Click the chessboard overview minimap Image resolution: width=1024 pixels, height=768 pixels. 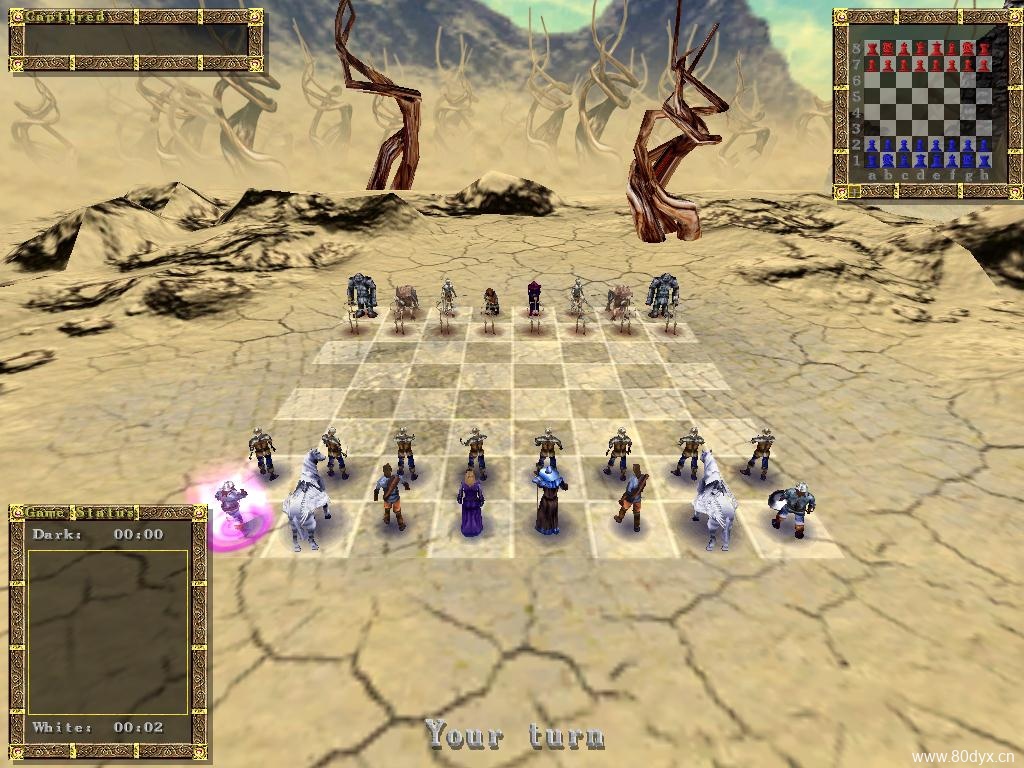coord(926,106)
